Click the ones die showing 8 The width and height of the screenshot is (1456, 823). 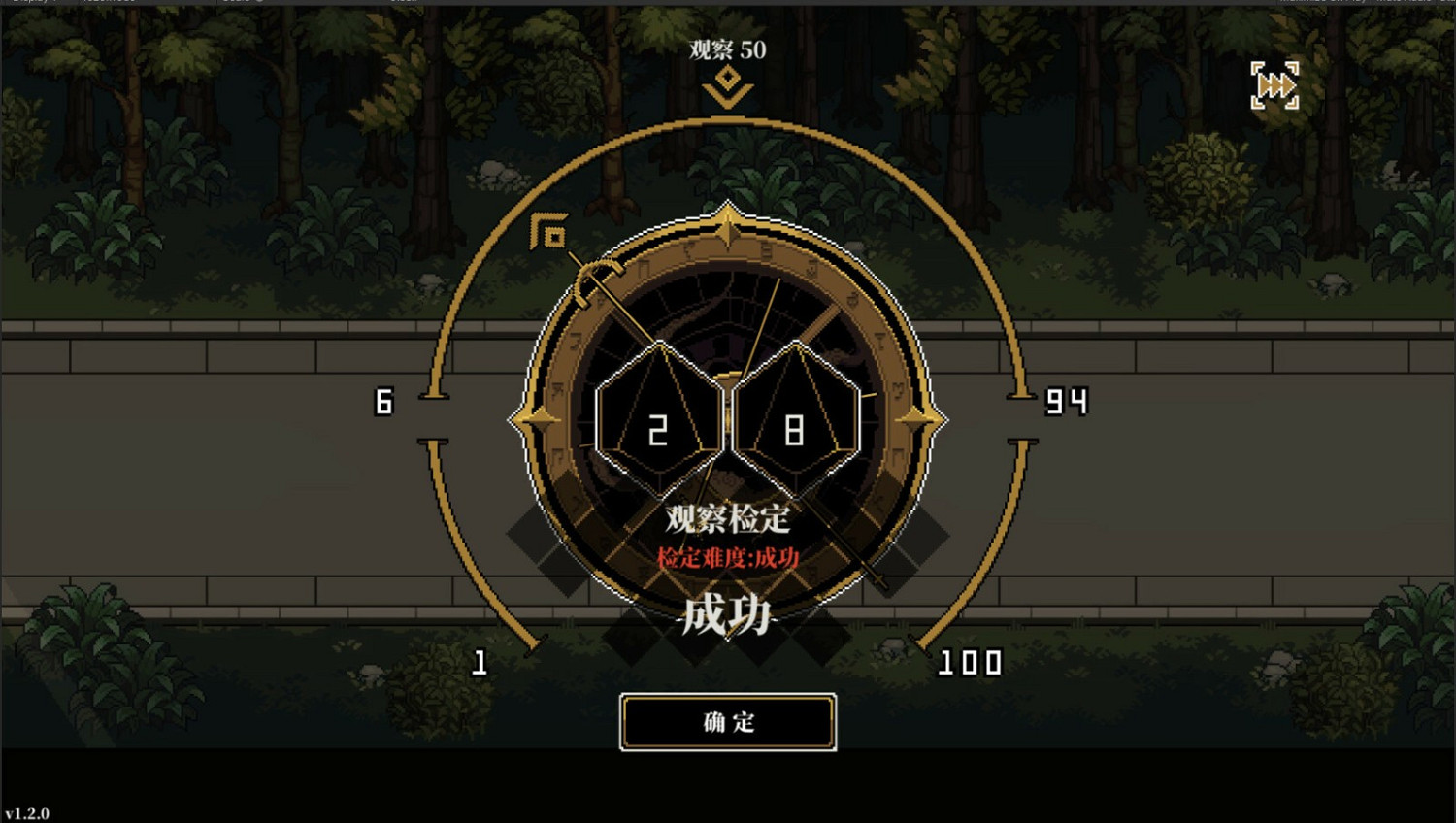[x=796, y=422]
